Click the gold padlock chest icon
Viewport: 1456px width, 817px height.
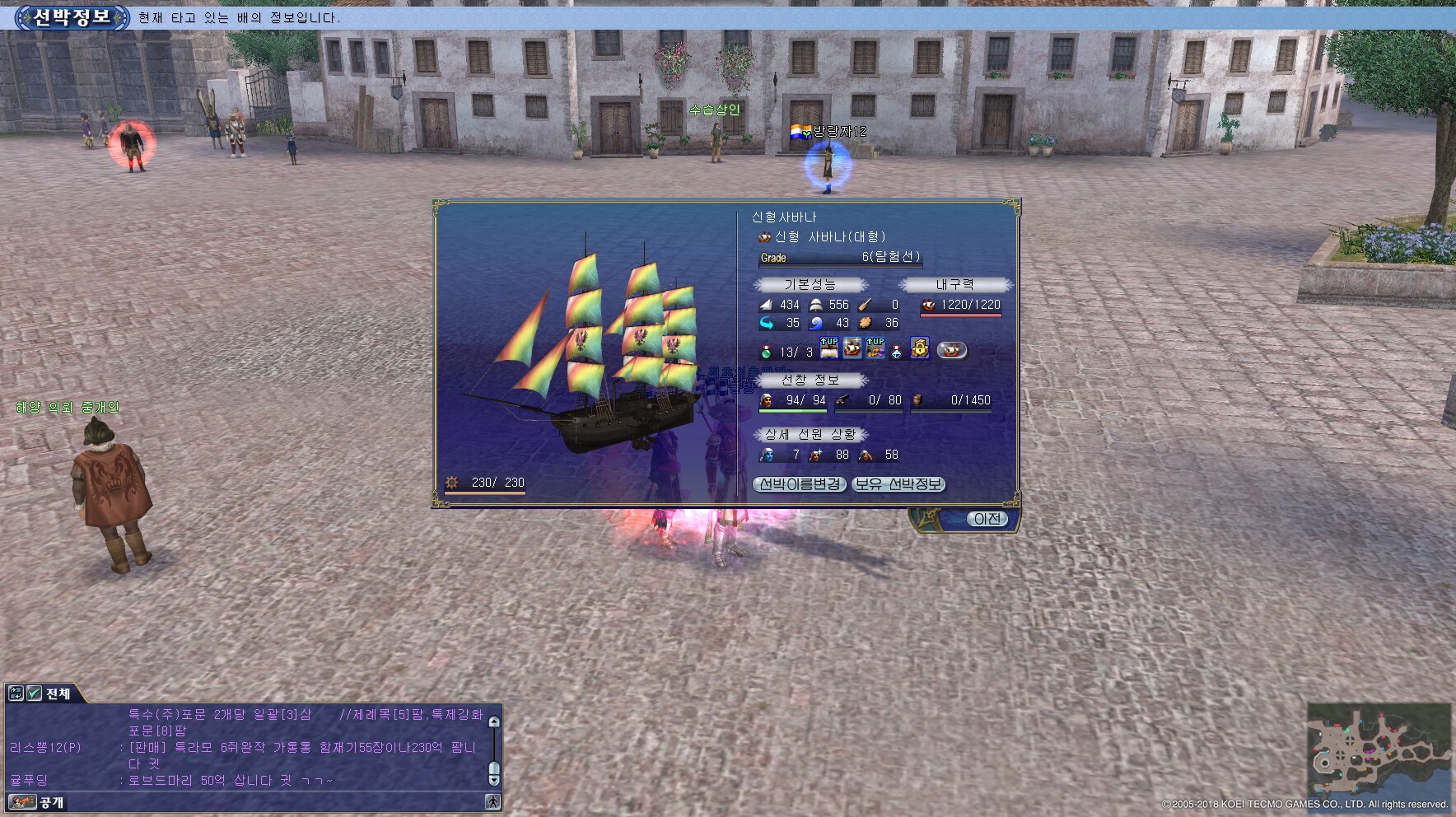(x=920, y=349)
